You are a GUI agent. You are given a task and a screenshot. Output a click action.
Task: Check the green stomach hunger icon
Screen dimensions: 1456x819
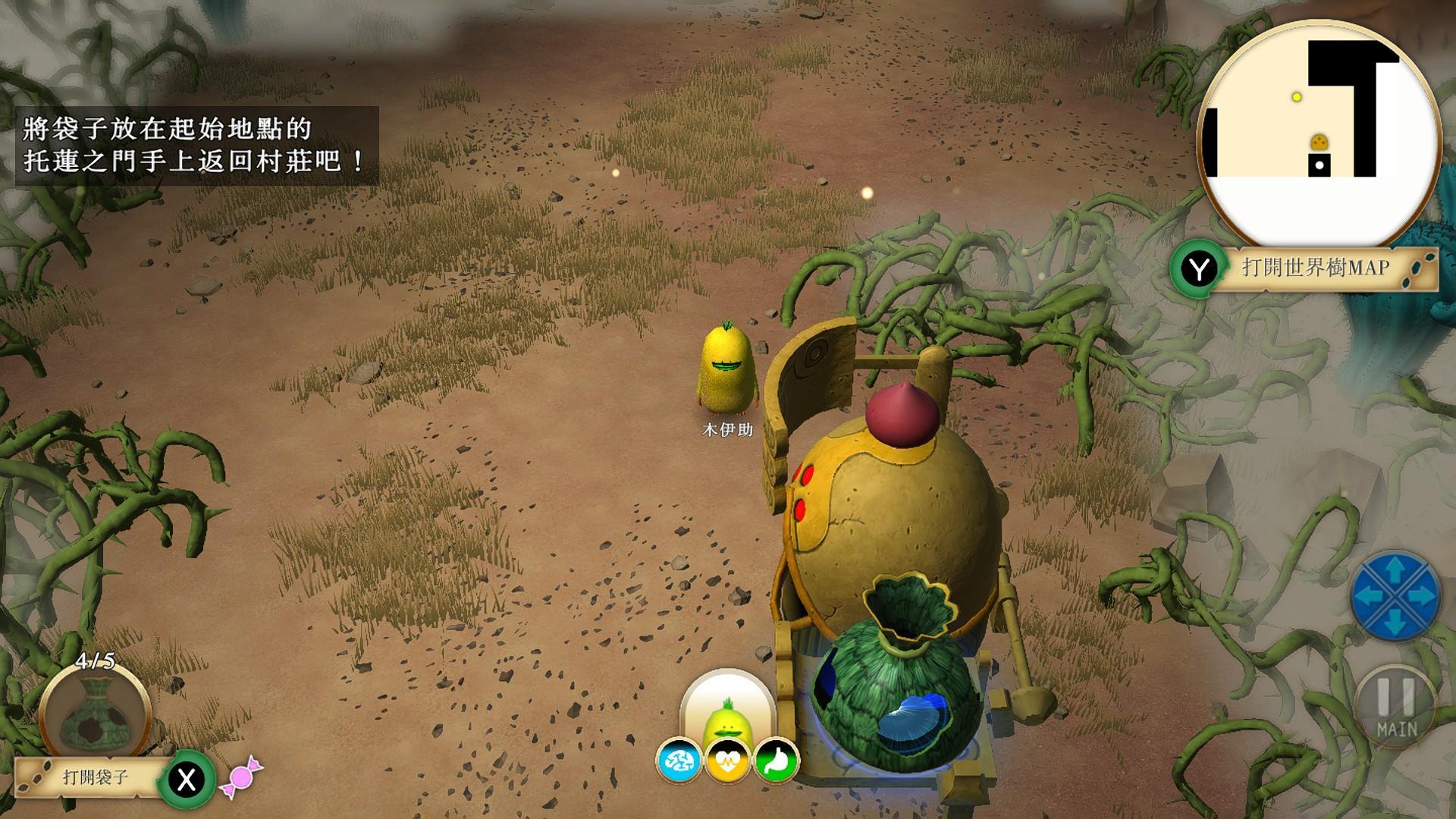pyautogui.click(x=777, y=760)
